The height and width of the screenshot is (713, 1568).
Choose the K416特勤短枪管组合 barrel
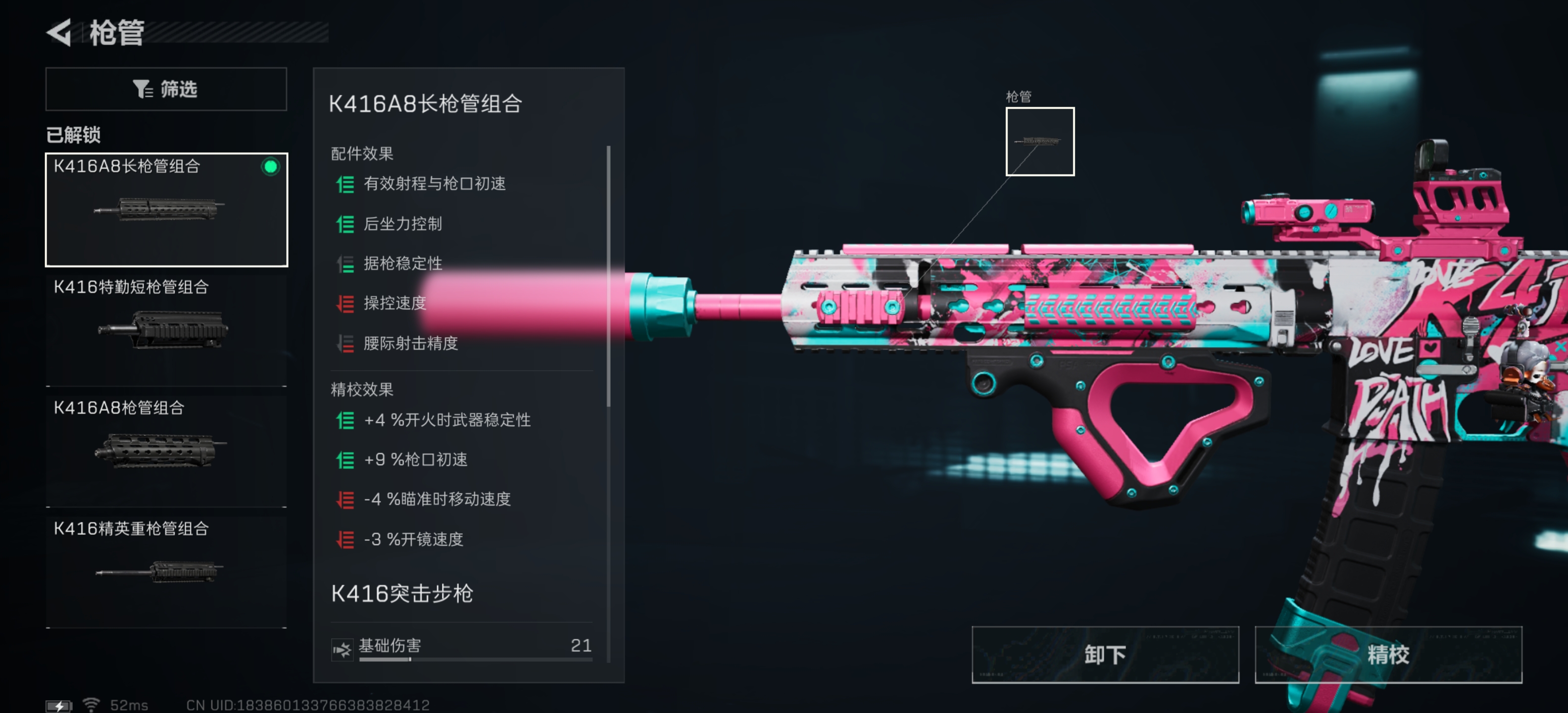point(166,330)
